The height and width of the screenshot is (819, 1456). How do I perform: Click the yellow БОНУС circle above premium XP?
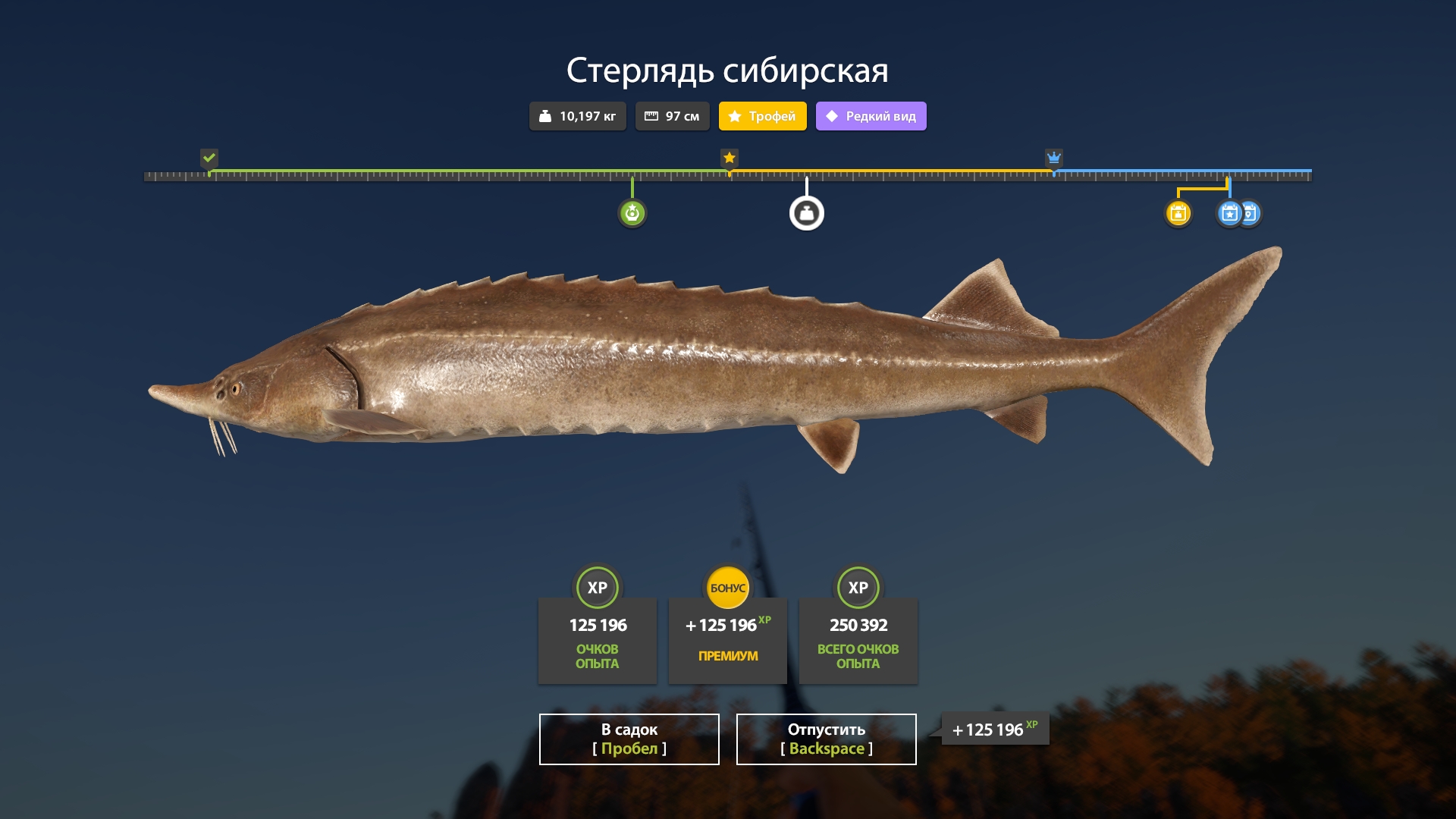[x=727, y=587]
